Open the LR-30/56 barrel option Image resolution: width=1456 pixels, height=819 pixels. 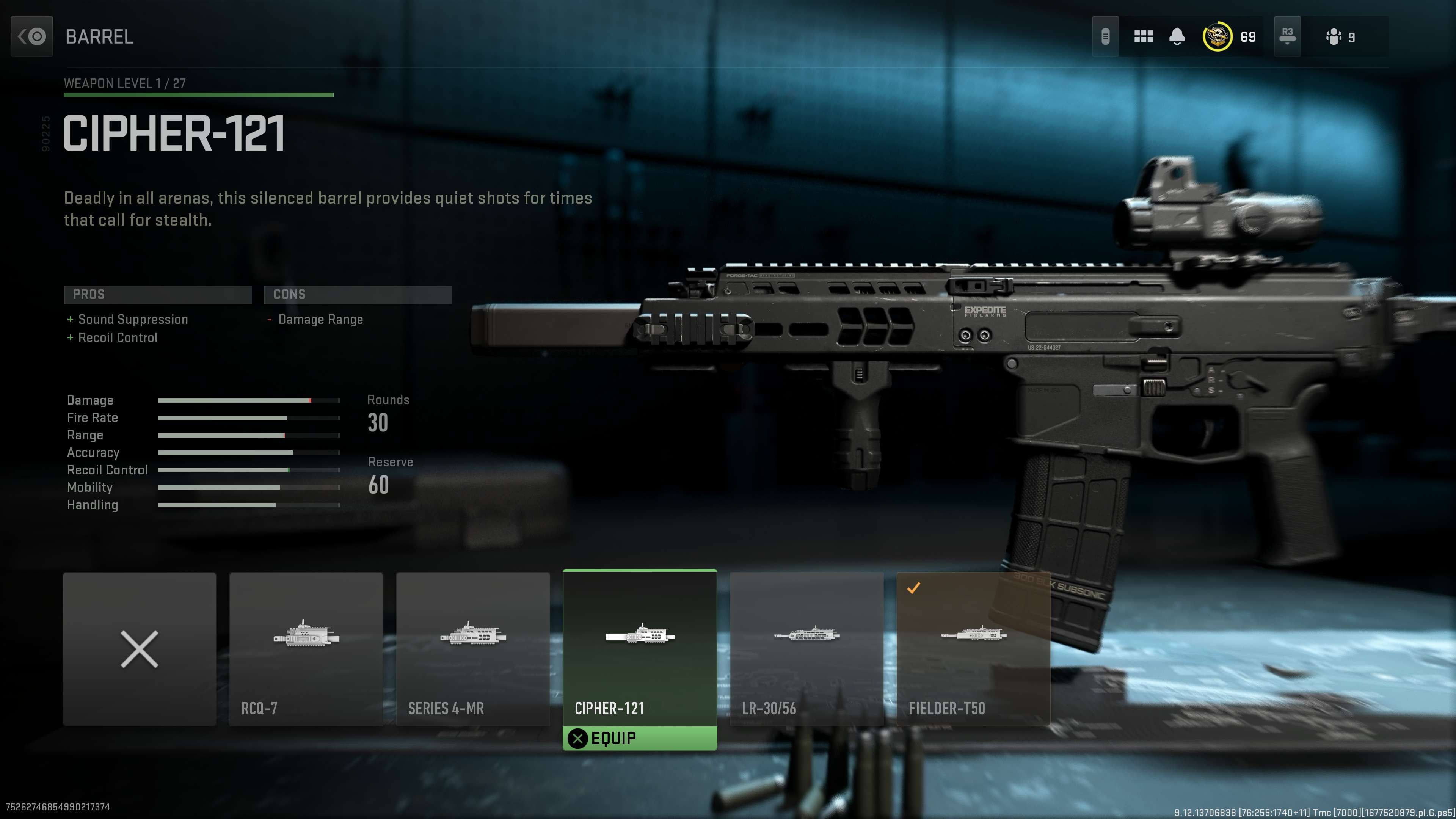(x=806, y=650)
